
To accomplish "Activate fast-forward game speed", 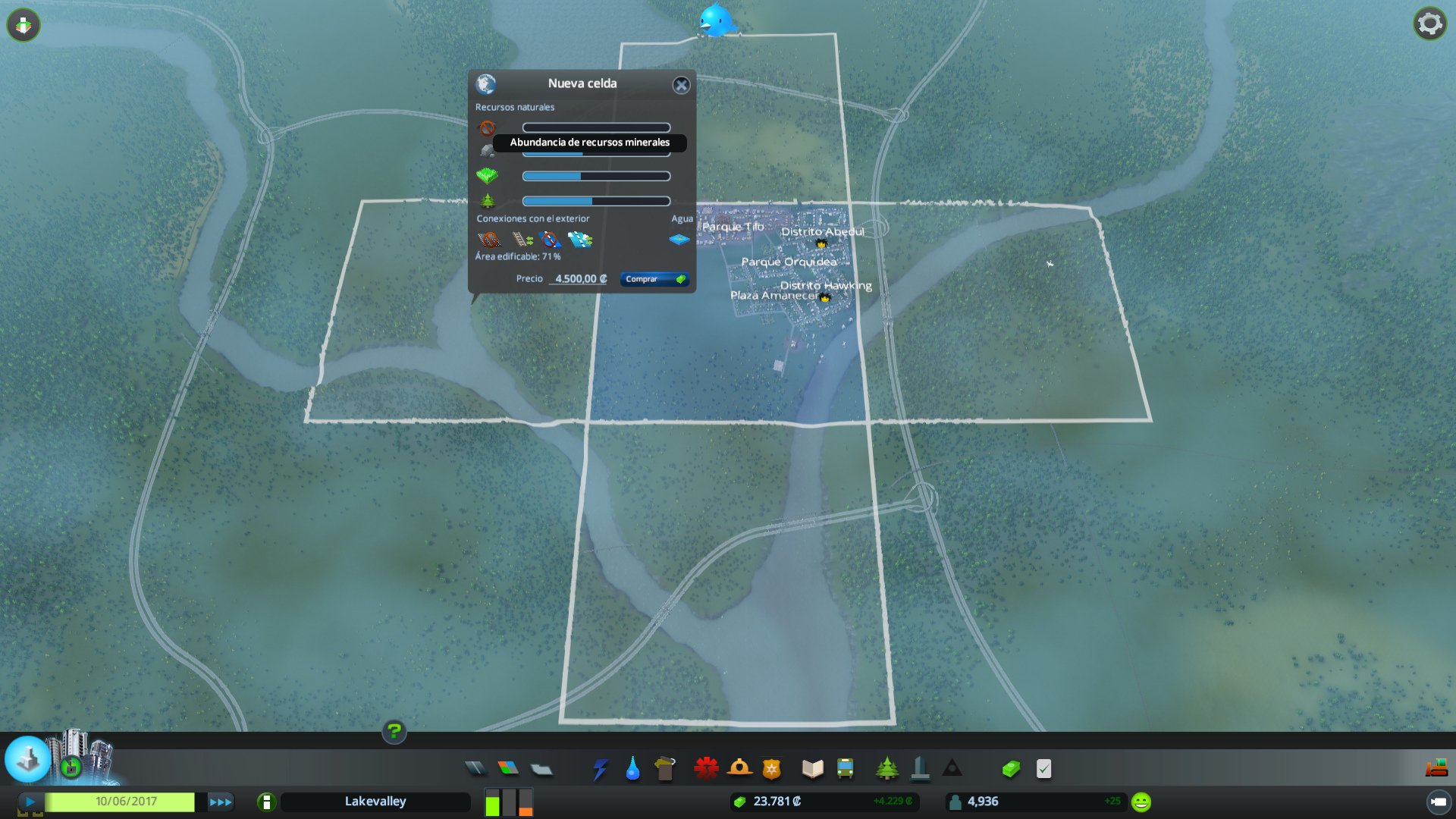I will tap(220, 801).
